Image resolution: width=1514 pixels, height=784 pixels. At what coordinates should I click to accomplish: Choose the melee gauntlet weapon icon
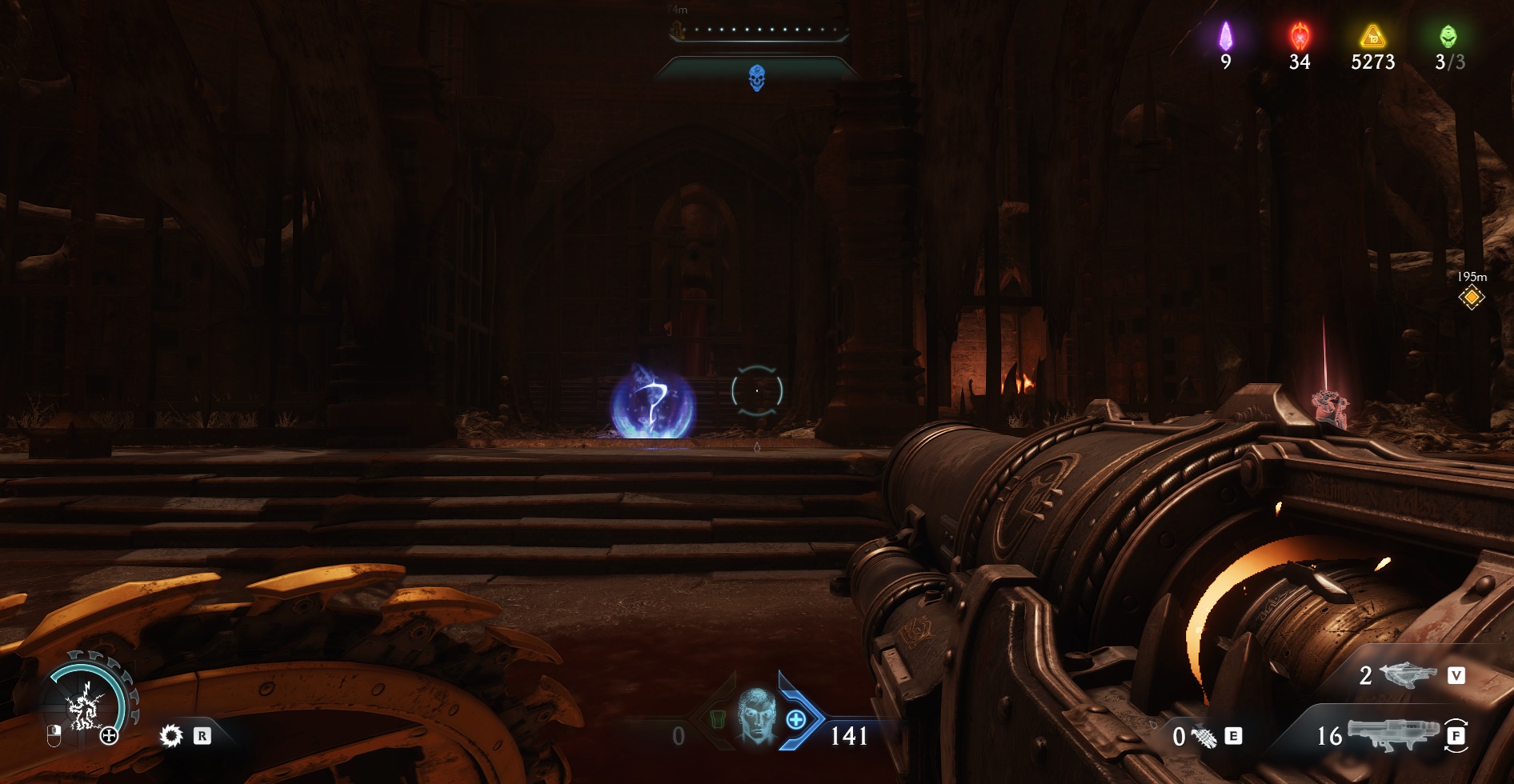click(1203, 736)
